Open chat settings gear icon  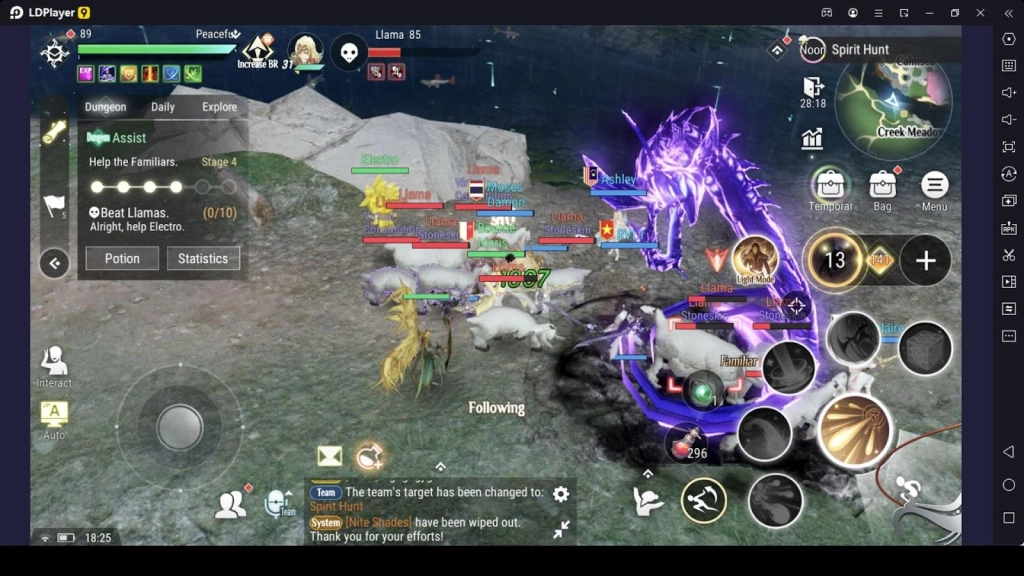561,494
